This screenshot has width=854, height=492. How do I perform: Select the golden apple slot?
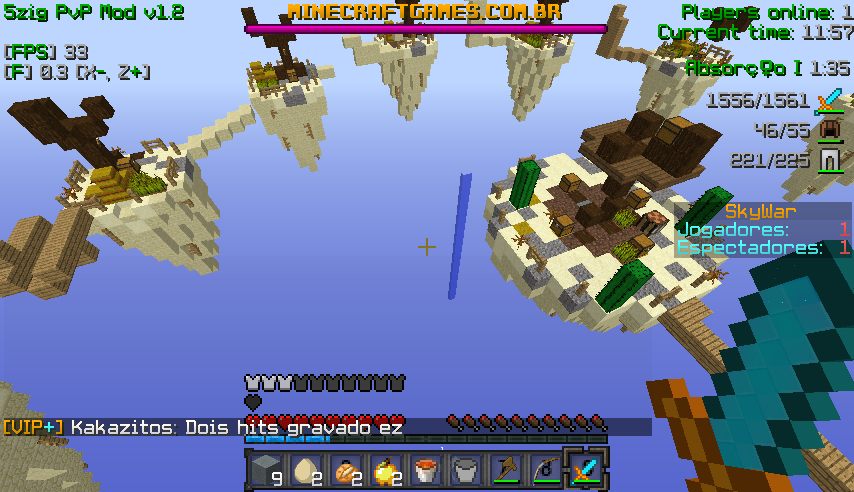386,469
